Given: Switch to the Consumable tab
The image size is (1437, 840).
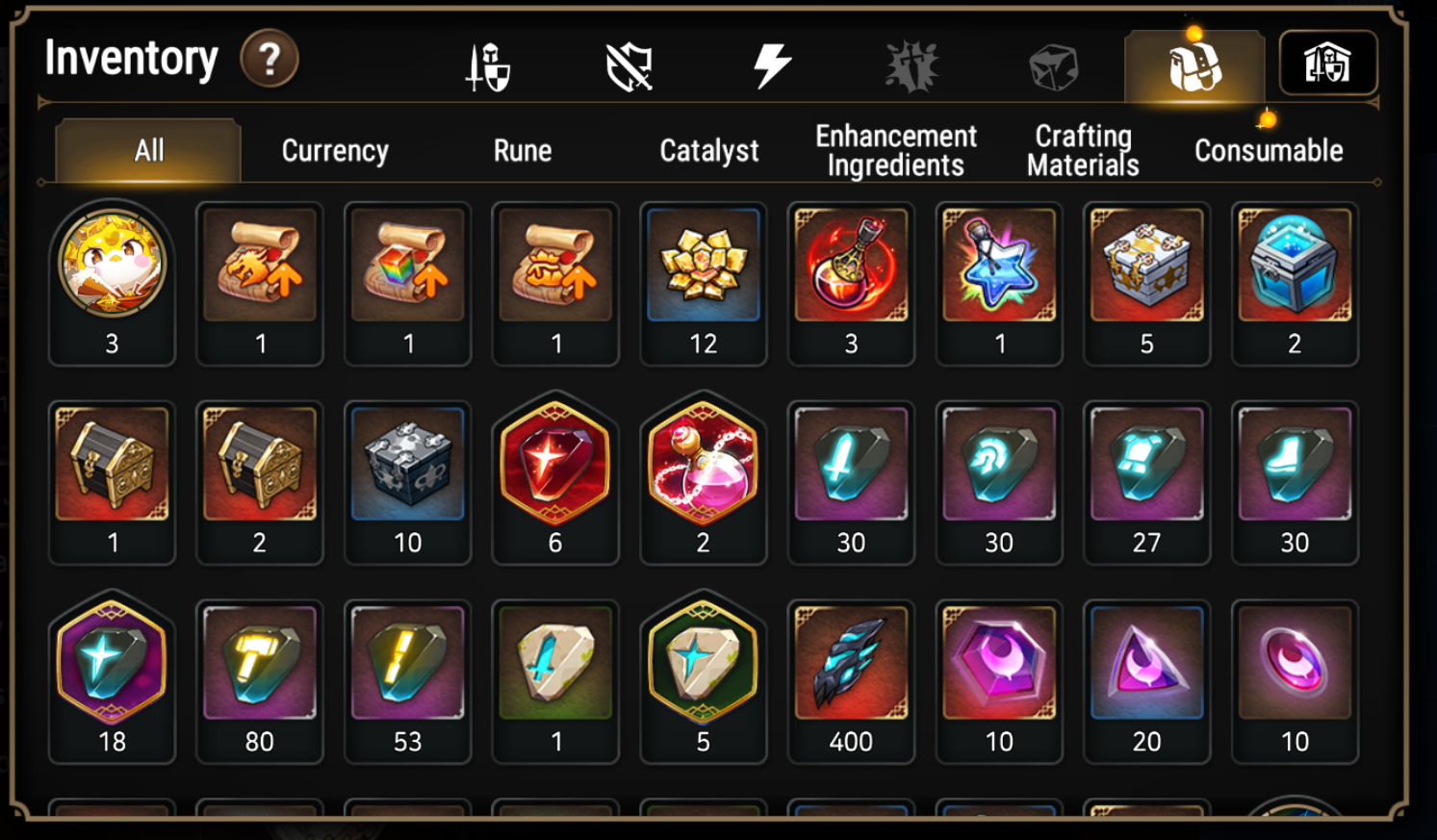Looking at the screenshot, I should (x=1269, y=150).
